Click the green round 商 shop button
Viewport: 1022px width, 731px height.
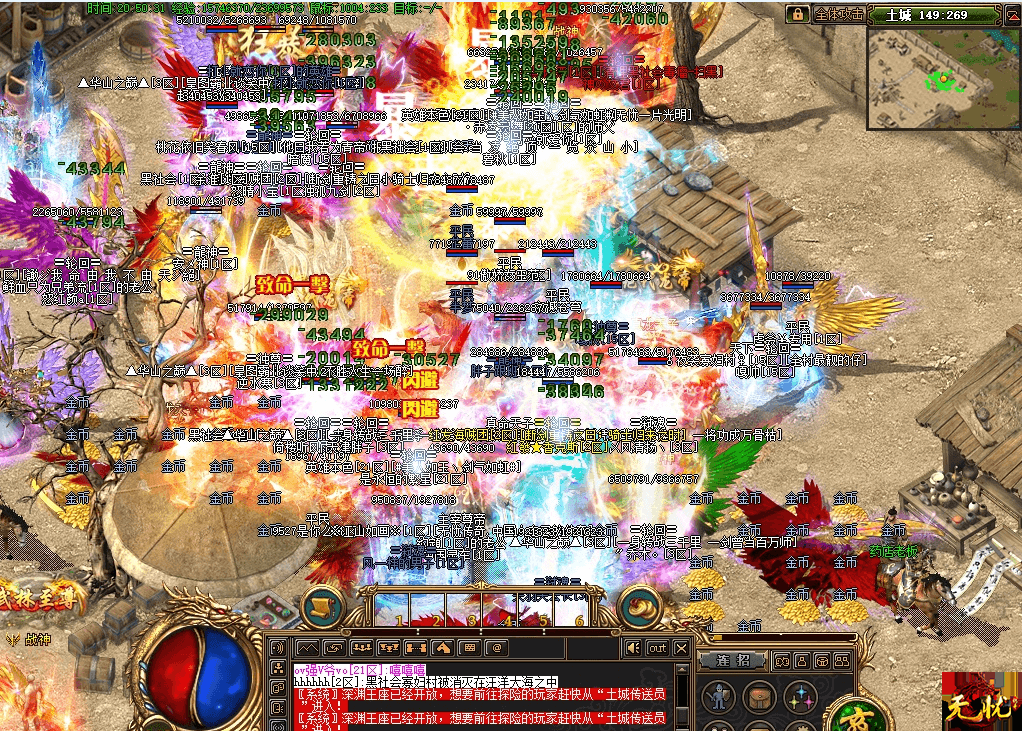886,716
